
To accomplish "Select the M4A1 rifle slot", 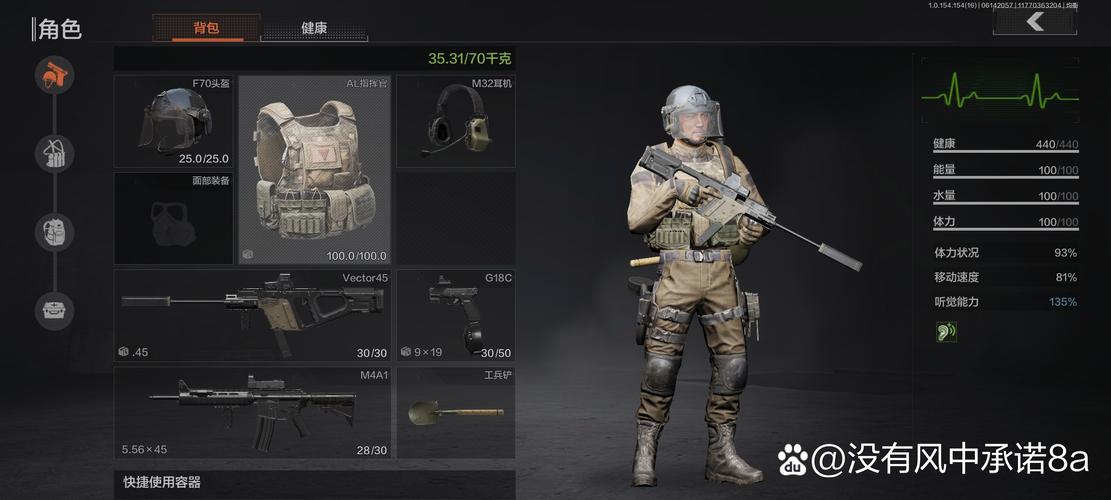I will tap(252, 411).
